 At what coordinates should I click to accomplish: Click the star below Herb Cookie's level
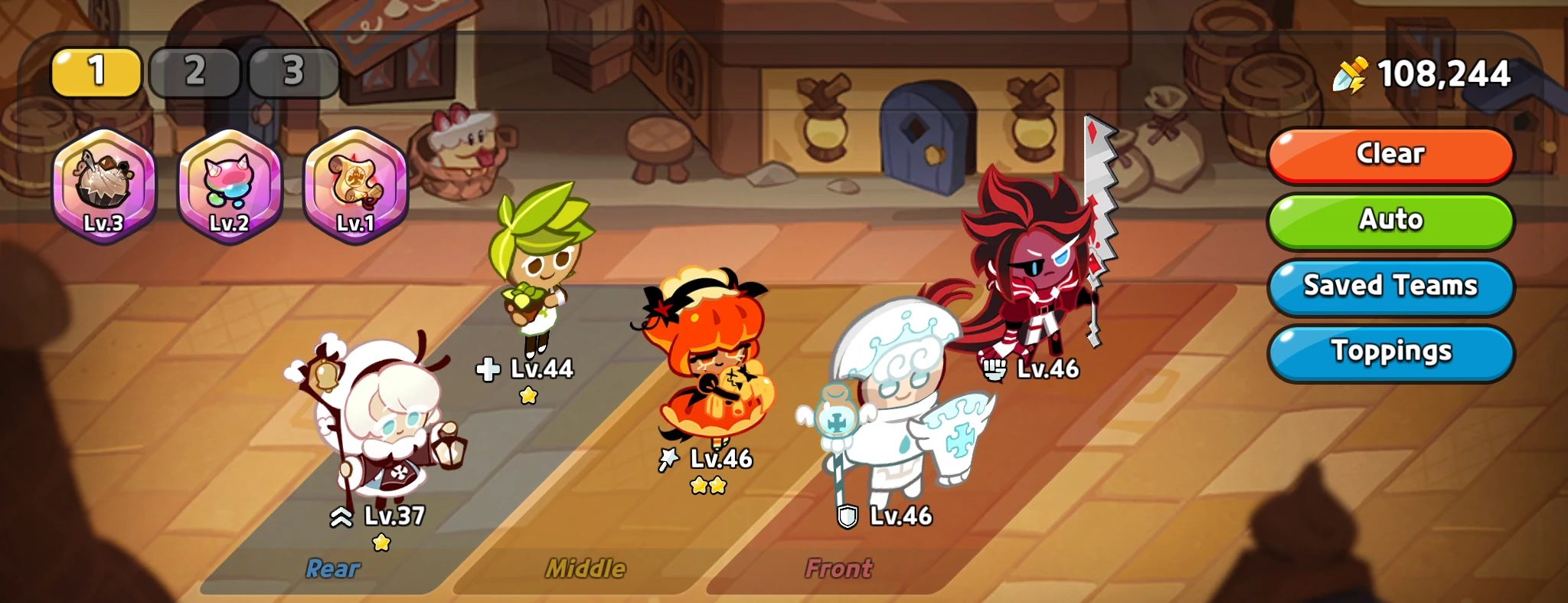(x=528, y=395)
